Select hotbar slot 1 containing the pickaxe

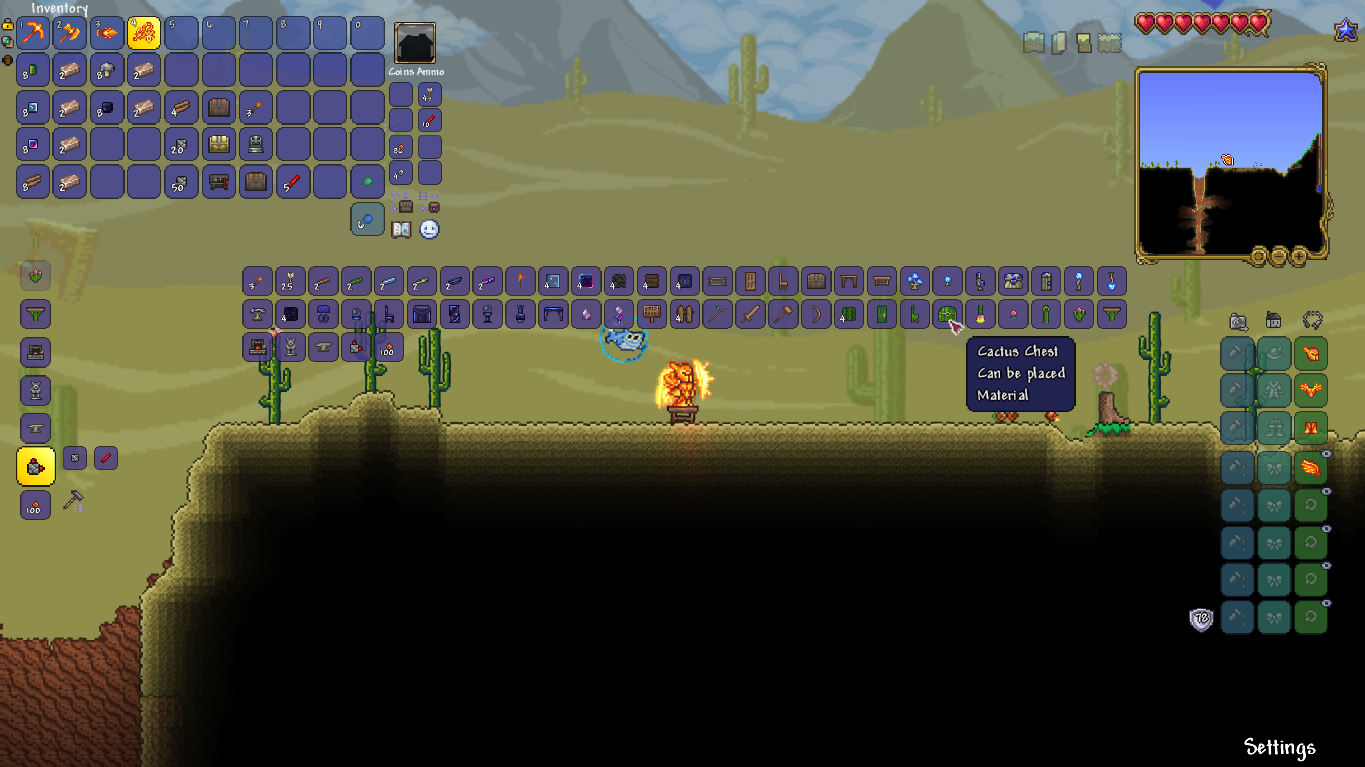point(33,33)
